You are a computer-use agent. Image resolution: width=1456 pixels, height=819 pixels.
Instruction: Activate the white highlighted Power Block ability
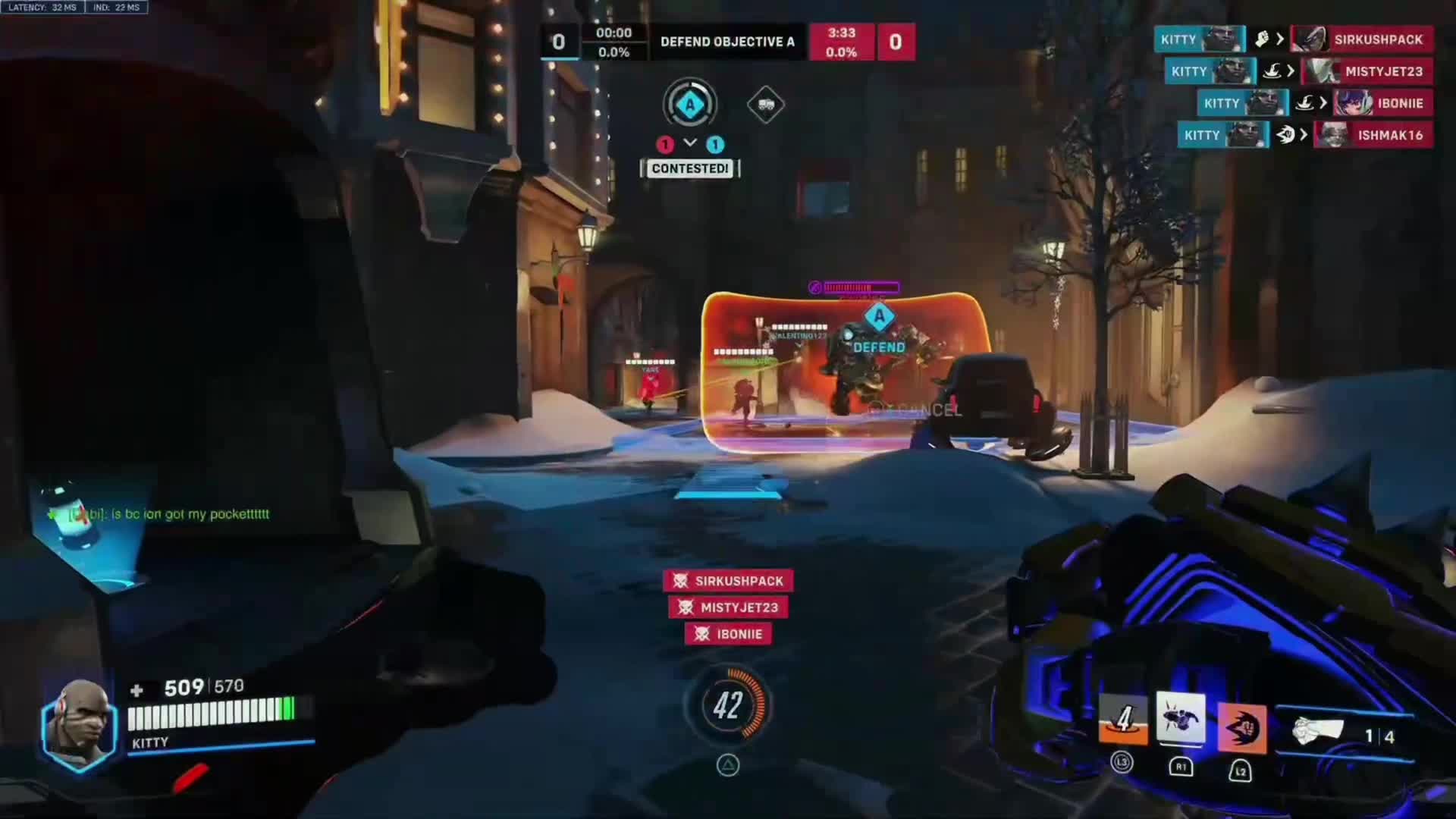click(x=1181, y=718)
